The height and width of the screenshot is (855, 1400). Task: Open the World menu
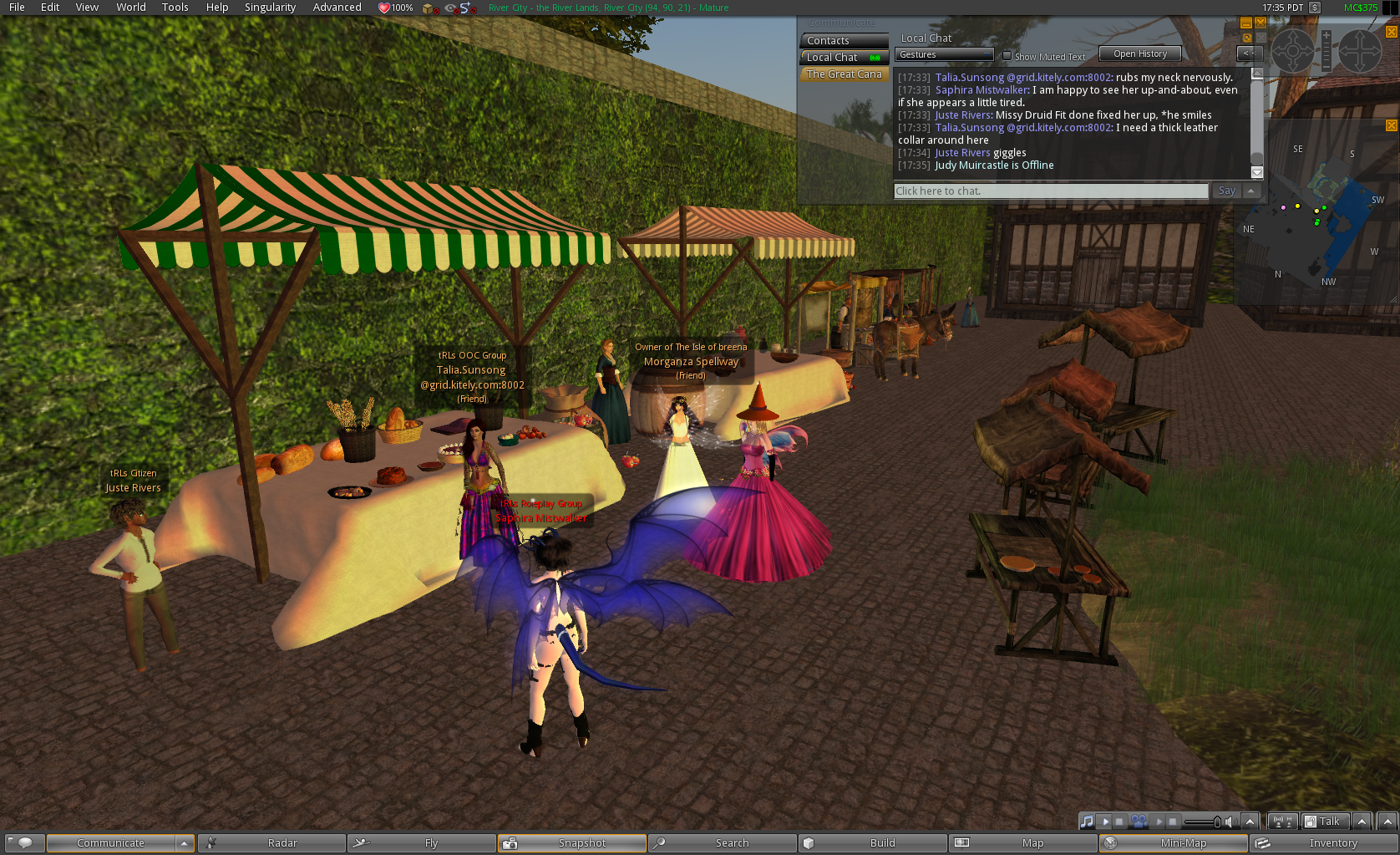(131, 8)
